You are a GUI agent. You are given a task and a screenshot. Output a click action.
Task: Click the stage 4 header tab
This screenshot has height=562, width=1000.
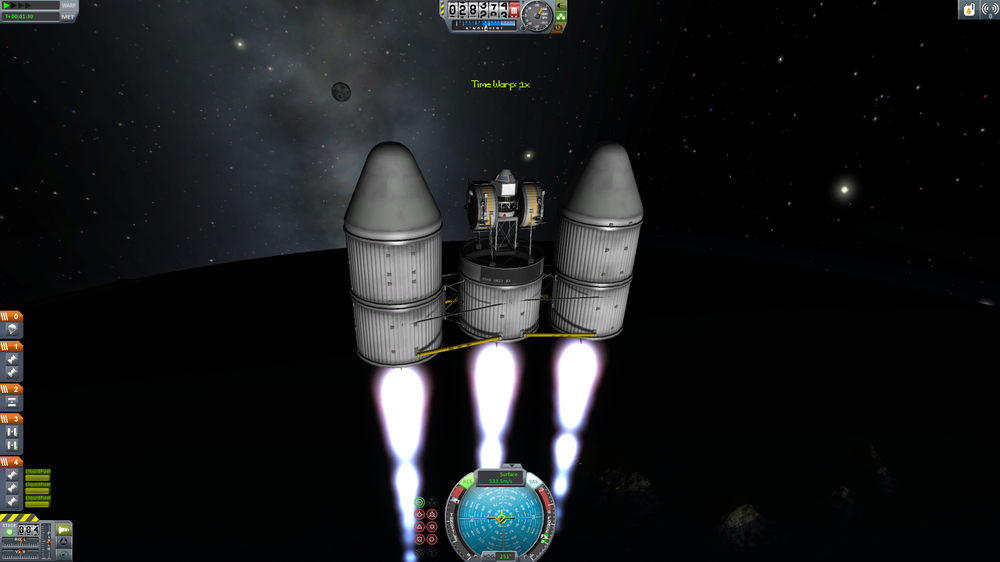coord(12,462)
